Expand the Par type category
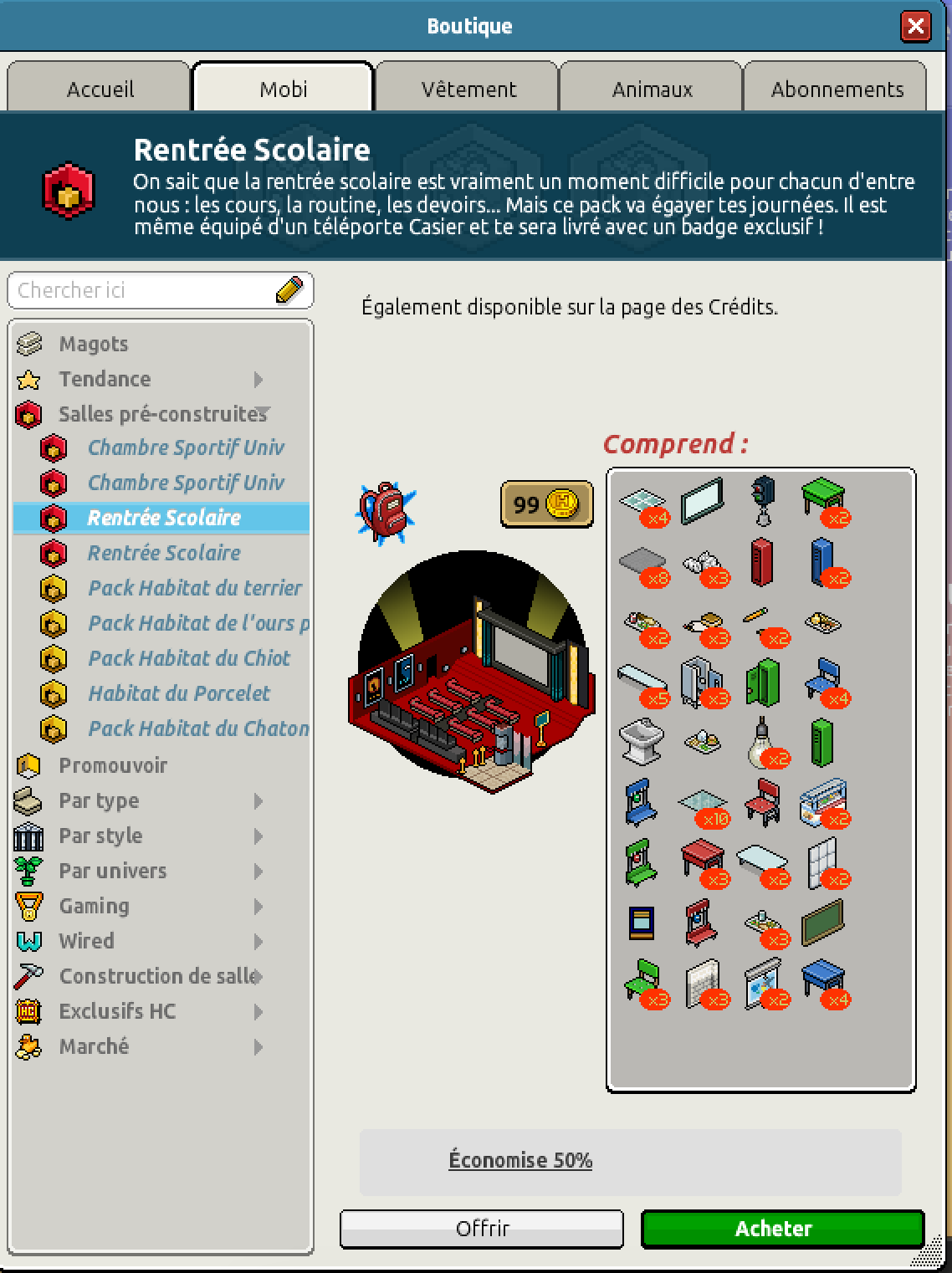 pyautogui.click(x=99, y=800)
